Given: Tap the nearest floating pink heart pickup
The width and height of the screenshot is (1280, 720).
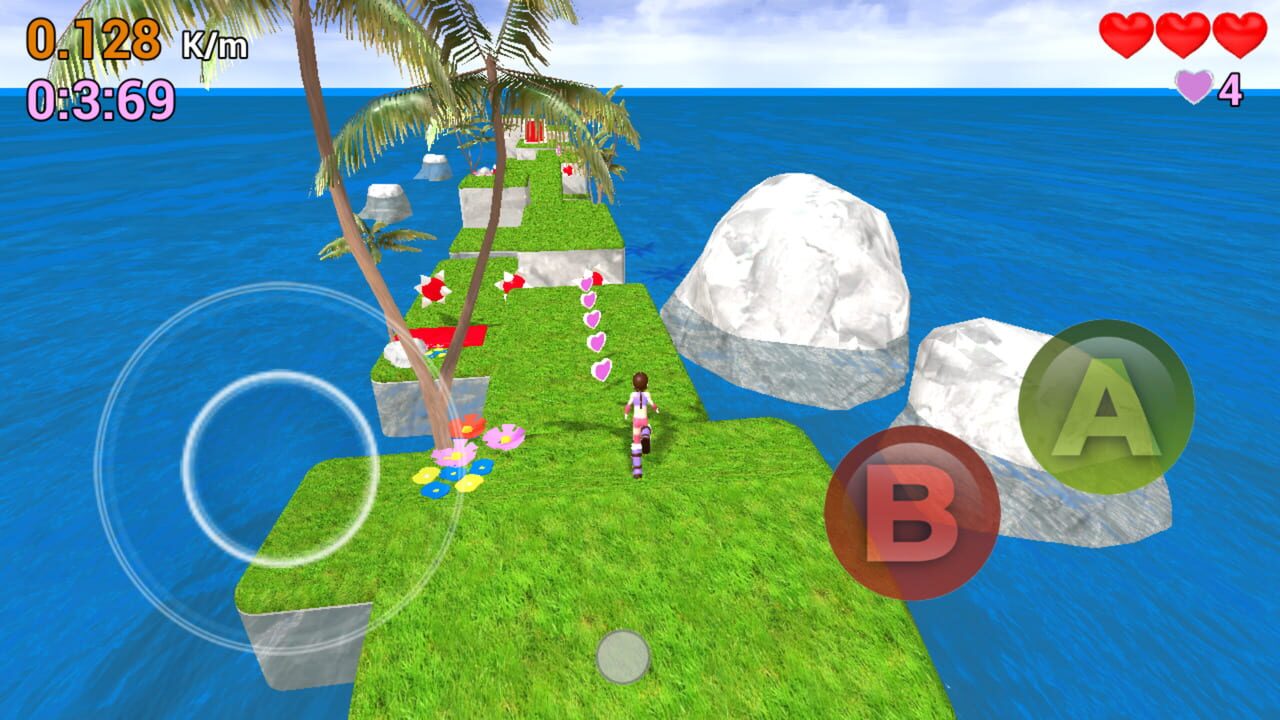Looking at the screenshot, I should tap(601, 371).
